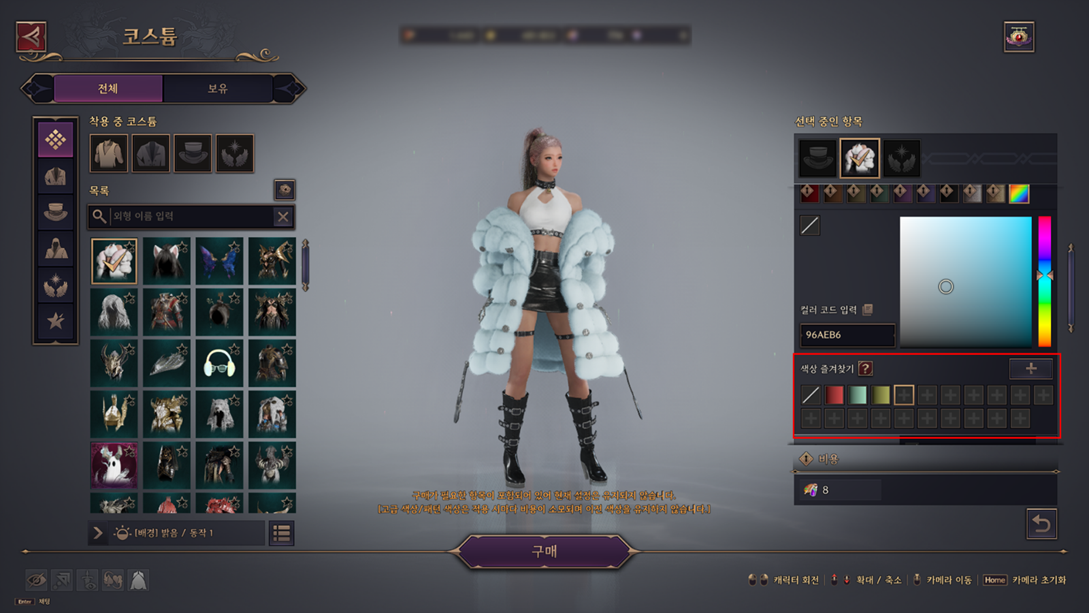Clear the costume search with the X
1089x613 pixels.
coord(283,216)
